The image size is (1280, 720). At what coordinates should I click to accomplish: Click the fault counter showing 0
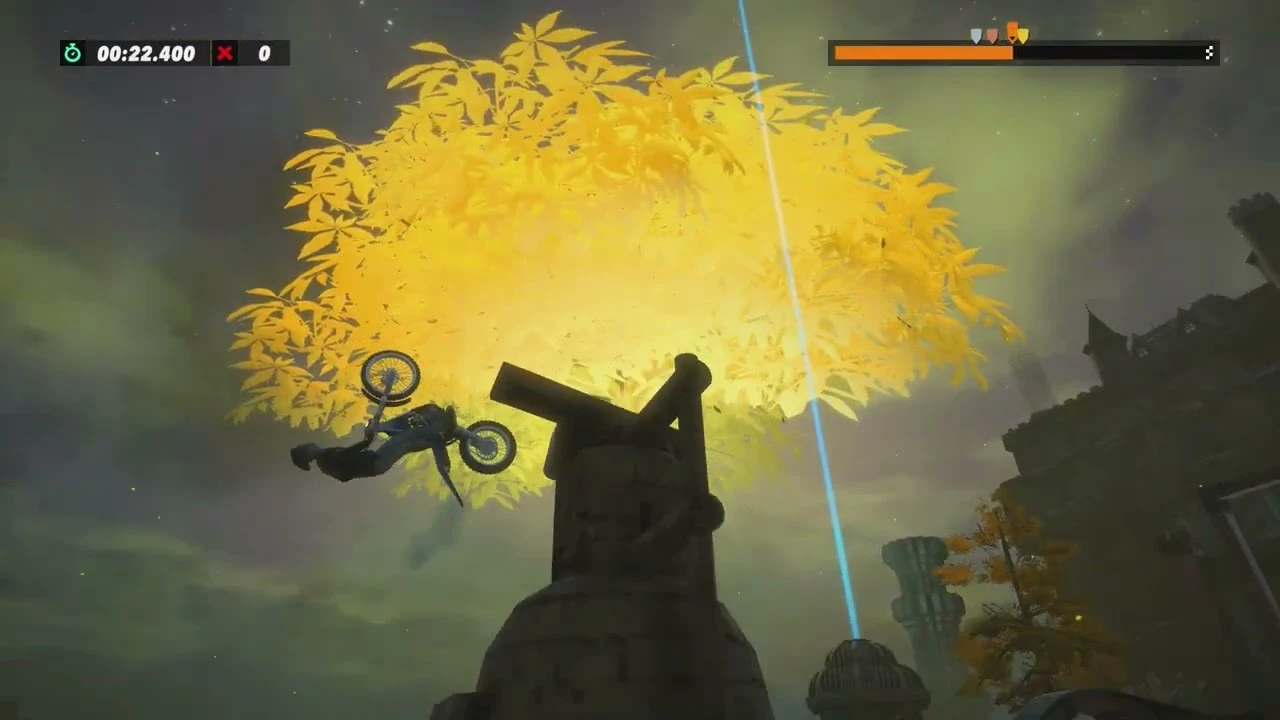(x=262, y=54)
